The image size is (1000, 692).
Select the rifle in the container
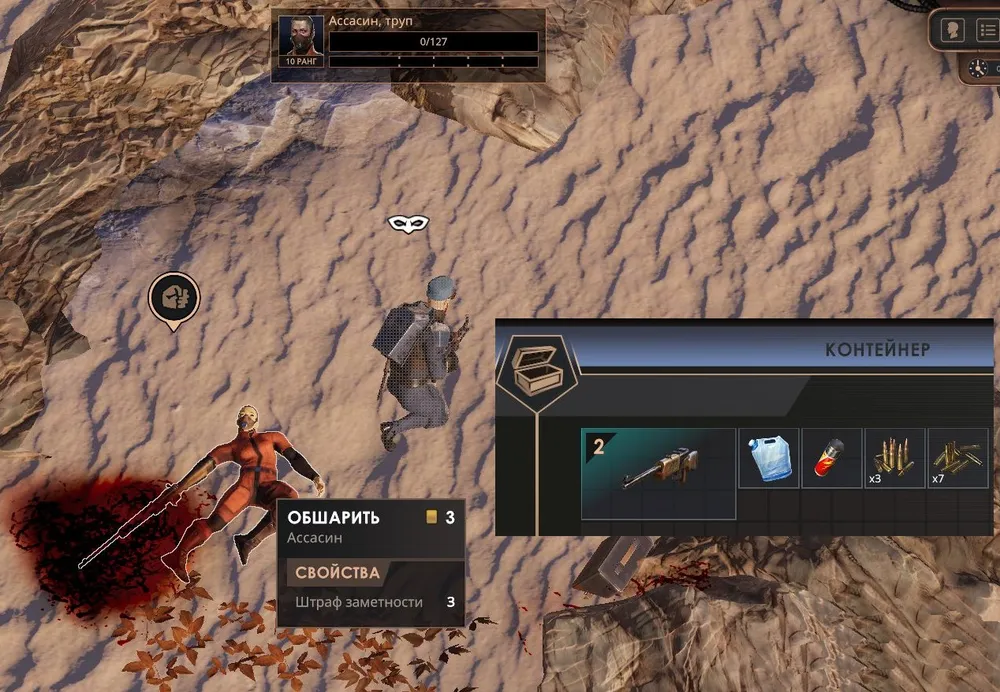click(658, 473)
